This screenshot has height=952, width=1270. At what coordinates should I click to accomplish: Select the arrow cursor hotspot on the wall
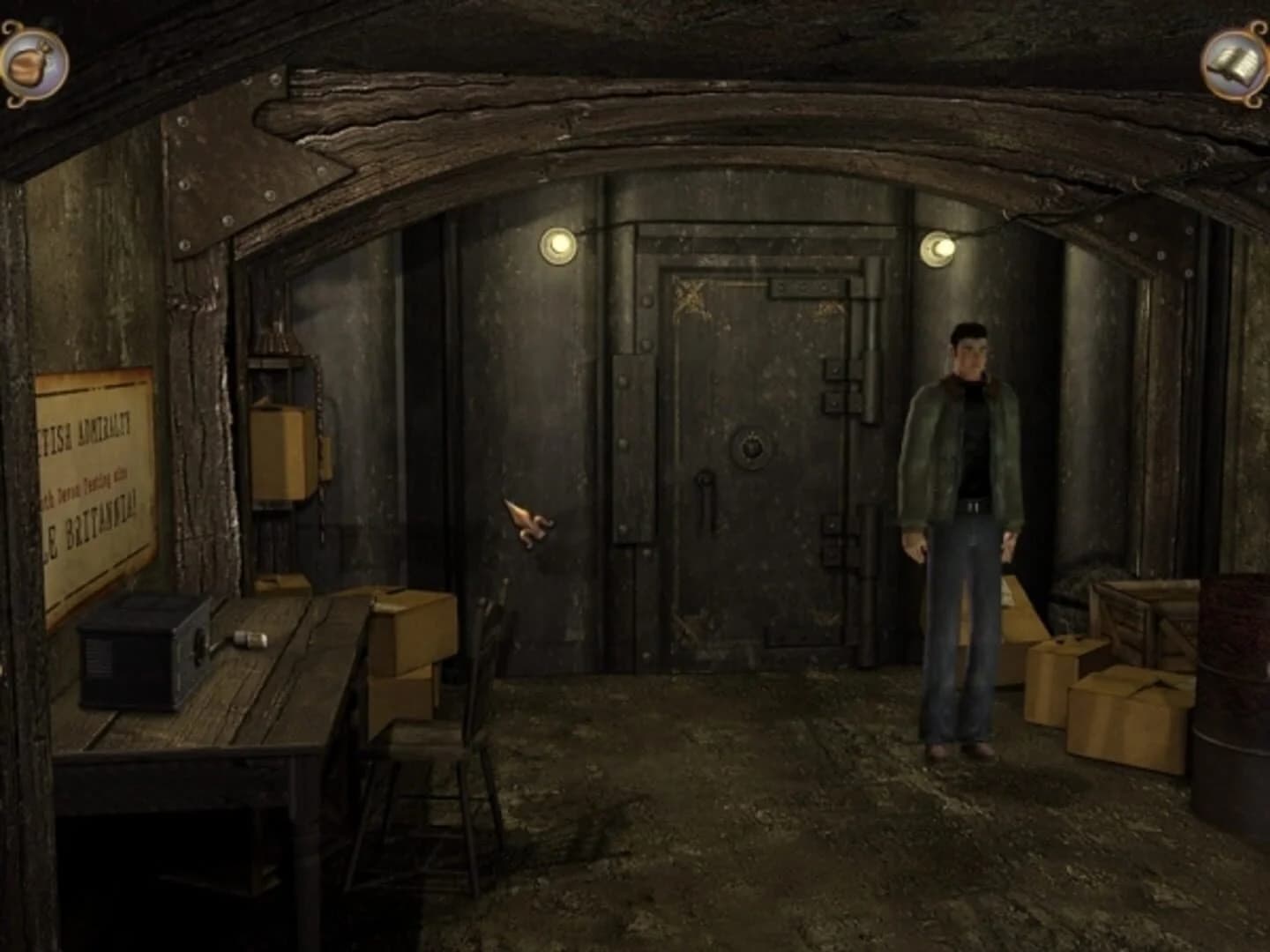(529, 524)
